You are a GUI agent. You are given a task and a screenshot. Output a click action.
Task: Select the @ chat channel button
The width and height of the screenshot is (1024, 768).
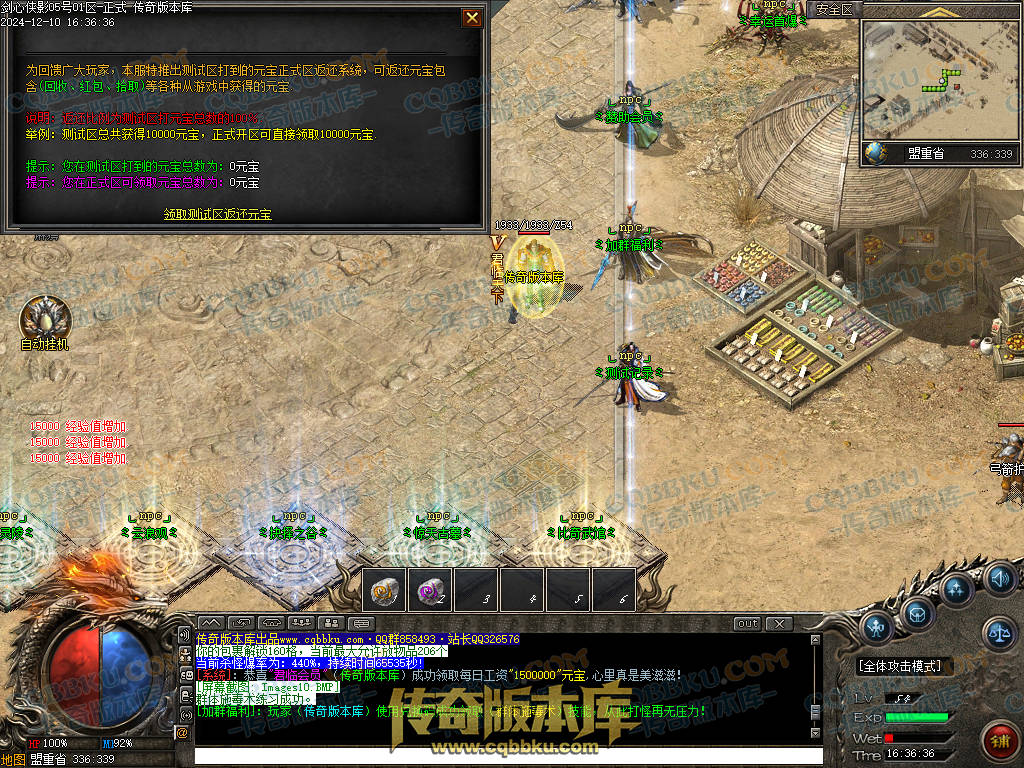click(183, 733)
